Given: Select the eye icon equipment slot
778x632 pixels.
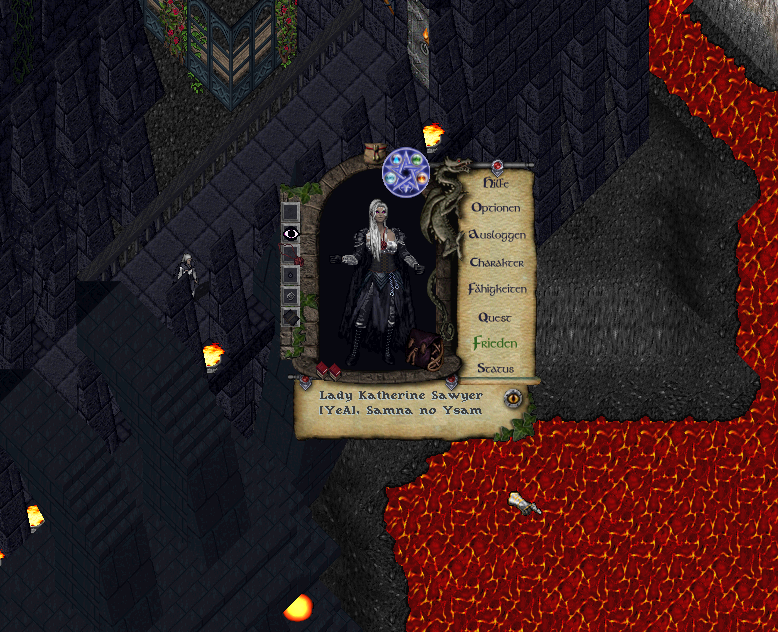Looking at the screenshot, I should [291, 233].
